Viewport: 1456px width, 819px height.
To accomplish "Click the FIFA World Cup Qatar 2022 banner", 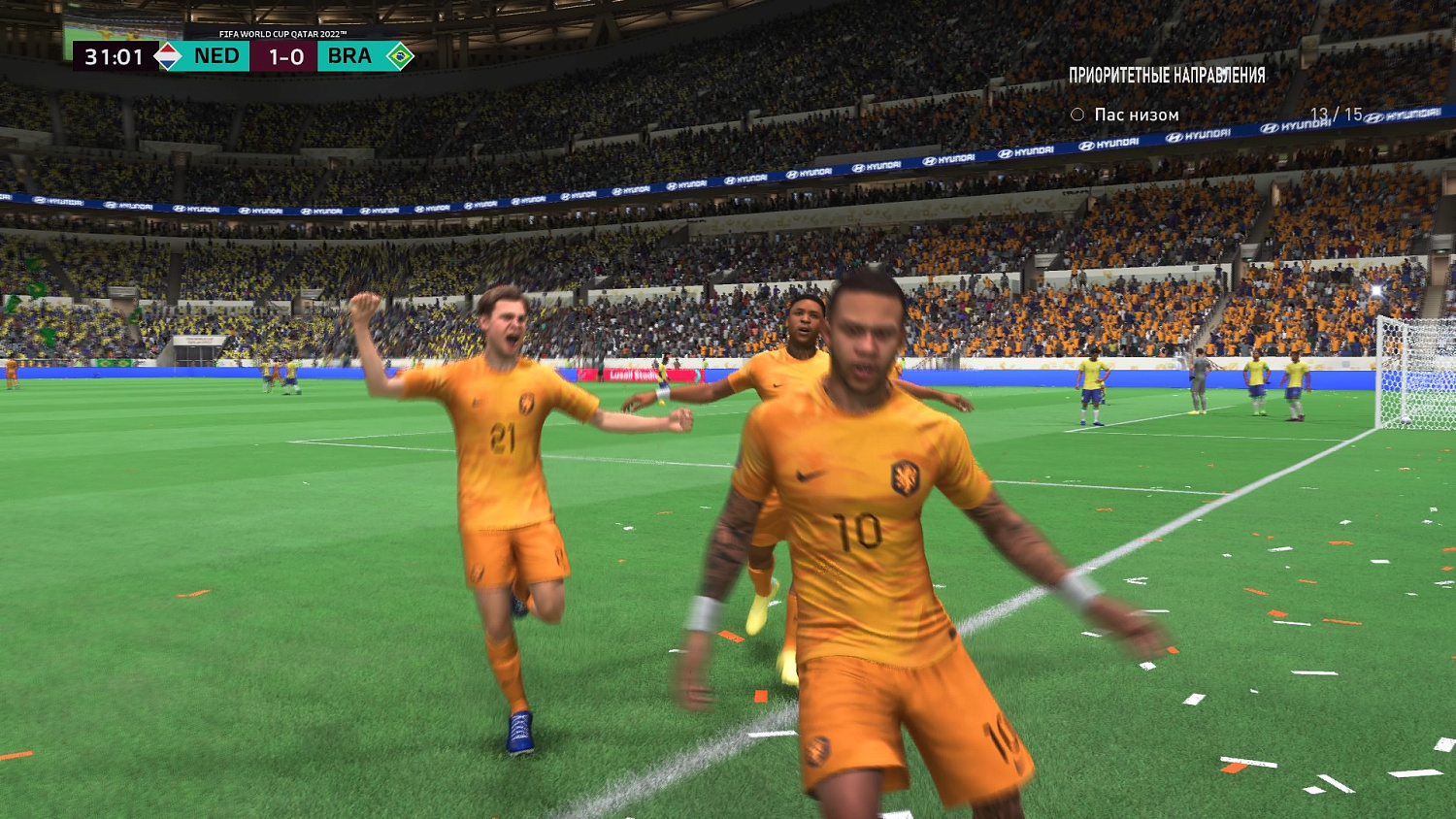I will 282,32.
